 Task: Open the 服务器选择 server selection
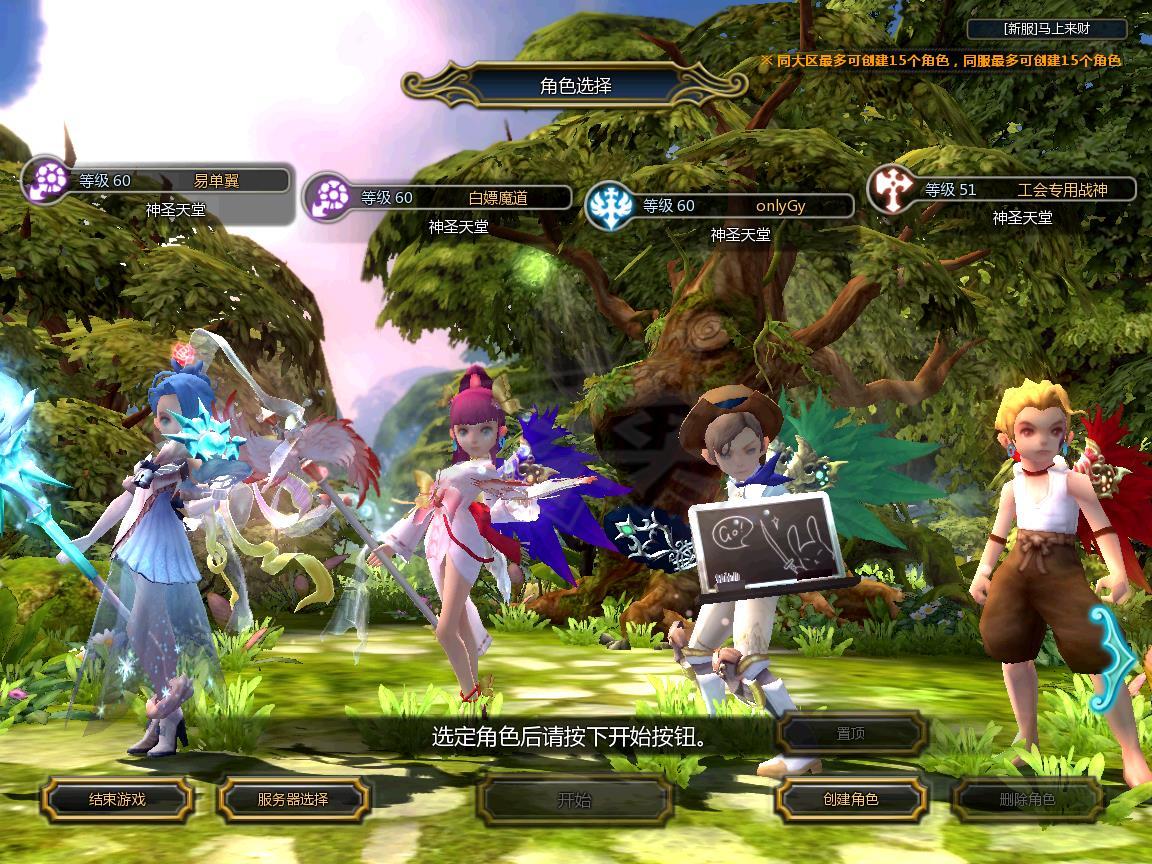click(293, 799)
